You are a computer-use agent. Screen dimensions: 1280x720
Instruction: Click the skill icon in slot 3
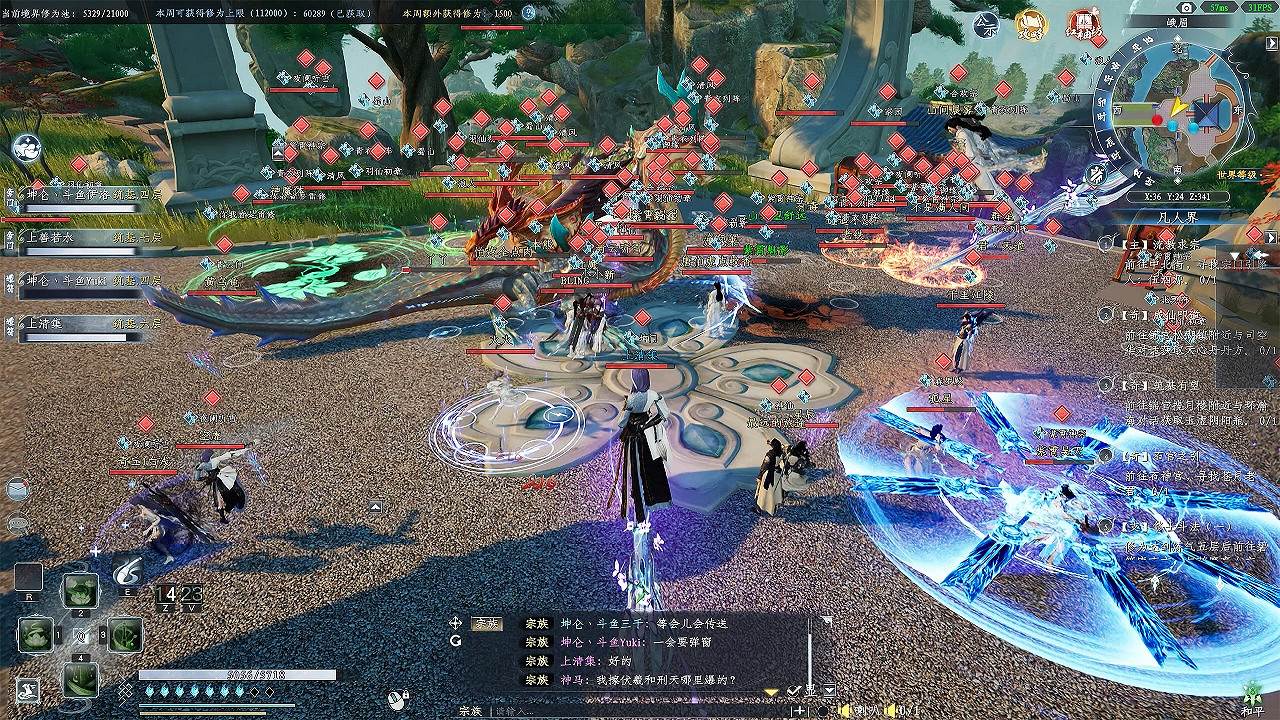pos(123,635)
